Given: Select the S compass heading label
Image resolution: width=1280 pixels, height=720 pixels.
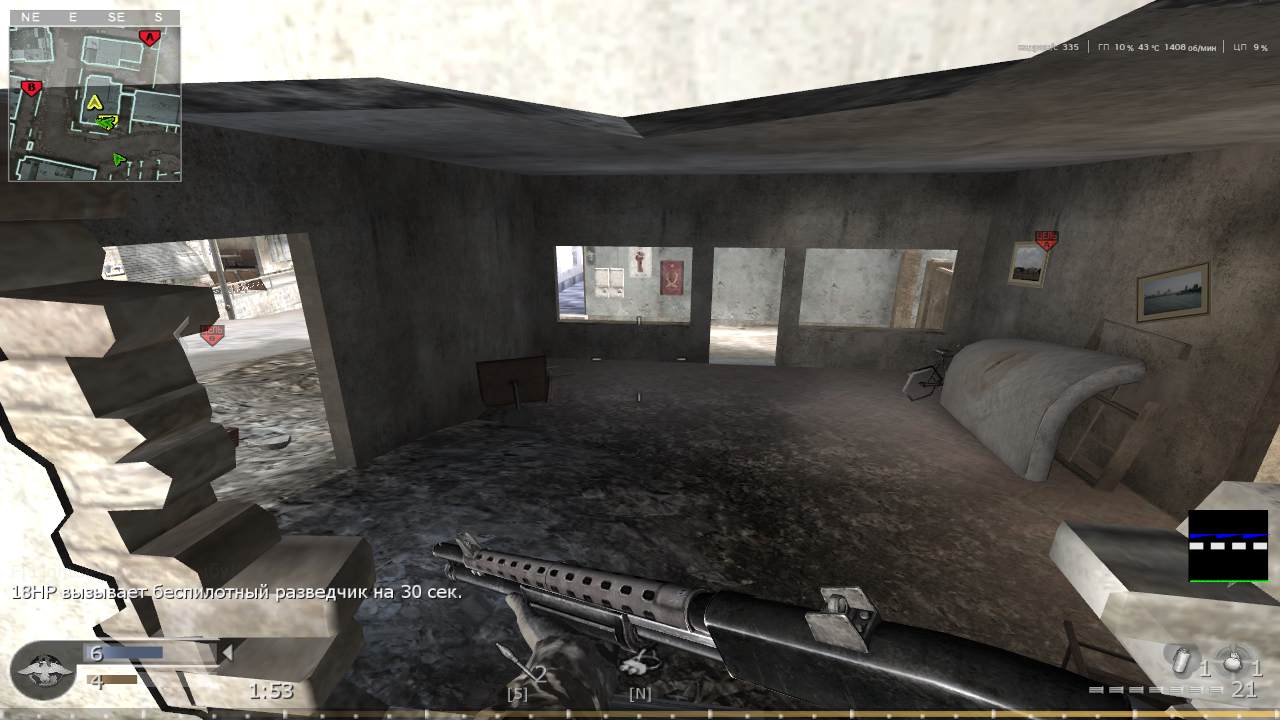Looking at the screenshot, I should click(x=157, y=17).
